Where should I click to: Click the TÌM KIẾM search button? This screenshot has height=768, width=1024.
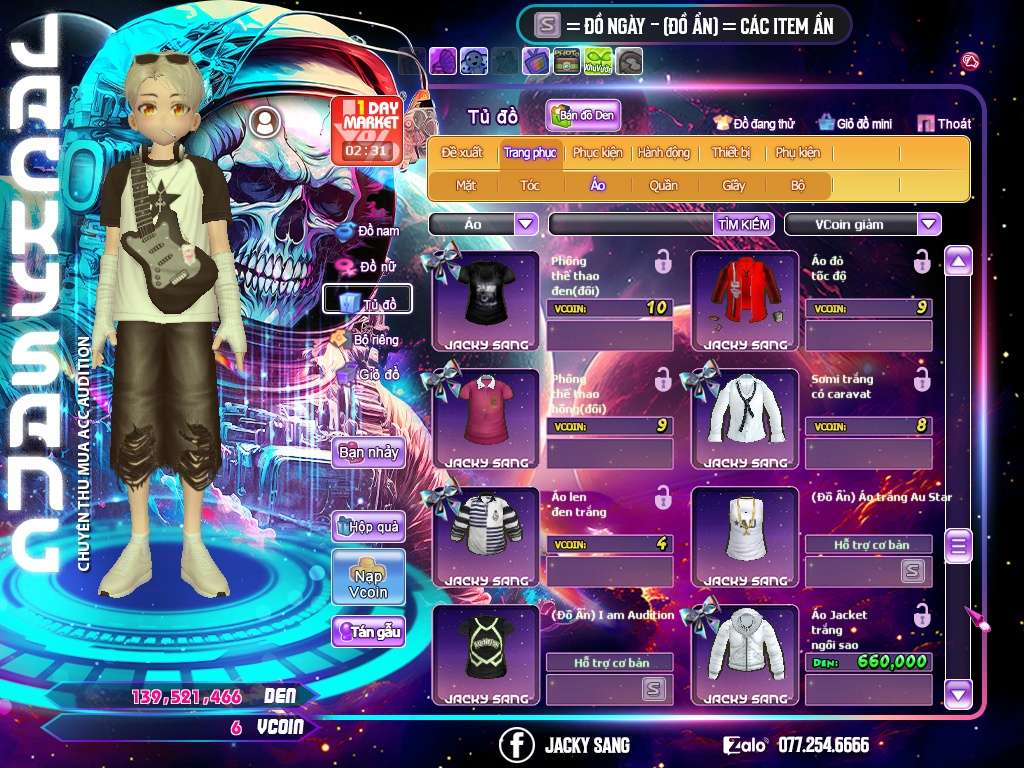[744, 224]
